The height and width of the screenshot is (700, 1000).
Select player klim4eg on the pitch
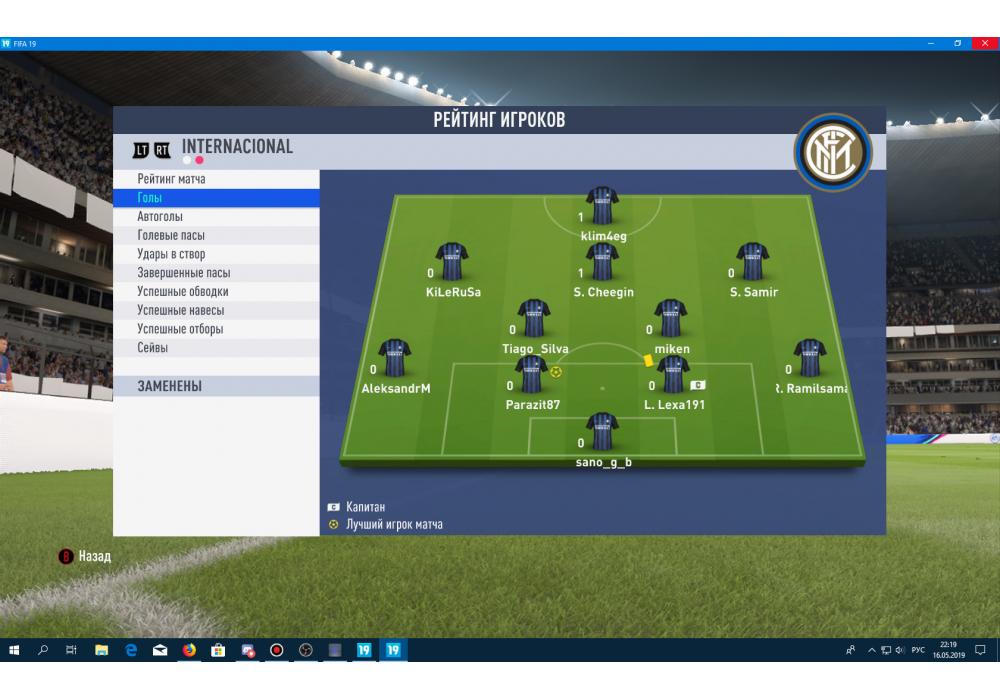pos(603,206)
